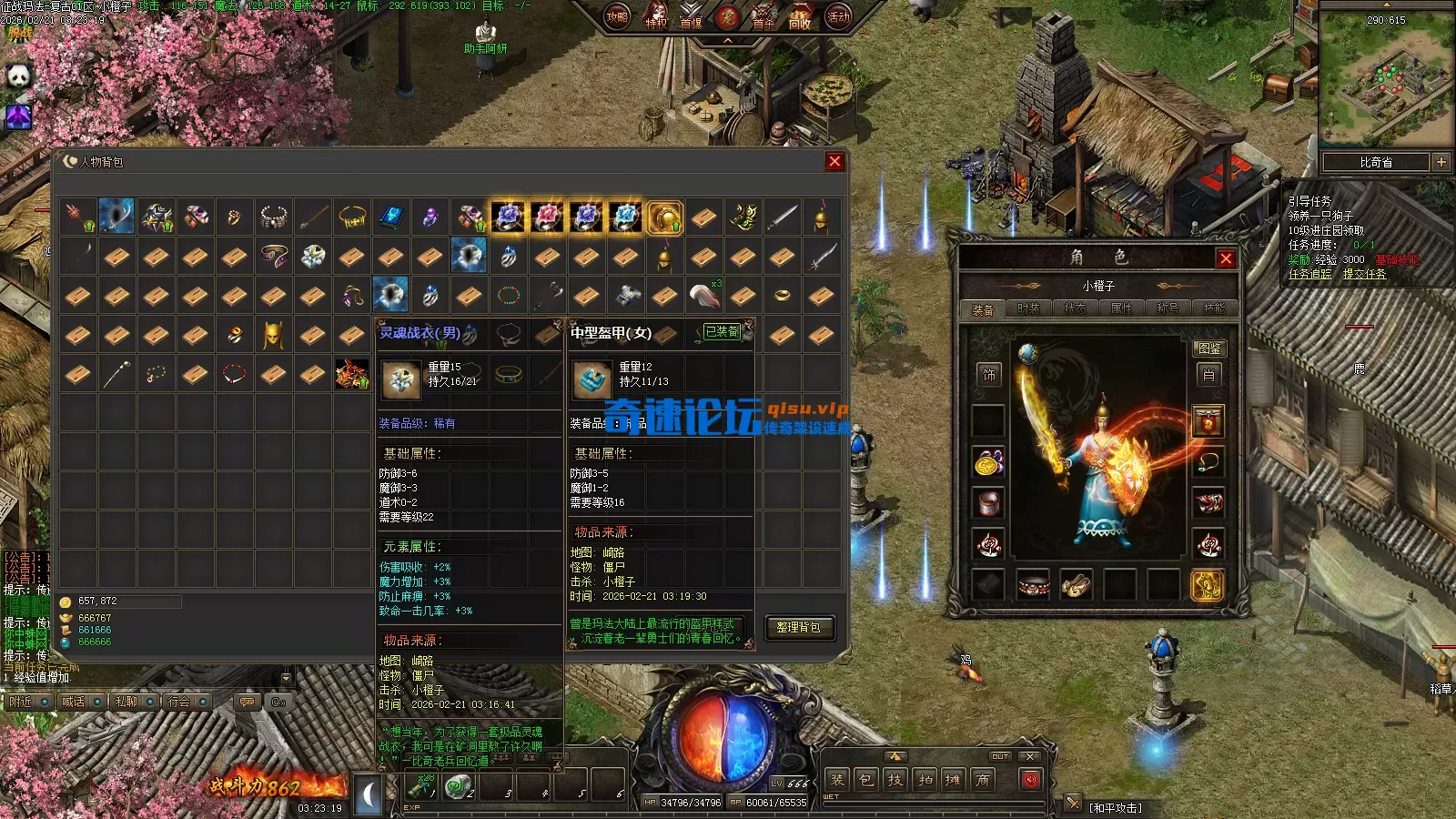Image resolution: width=1456 pixels, height=819 pixels.
Task: Click the 整理背包 sort bag button
Action: click(x=798, y=627)
